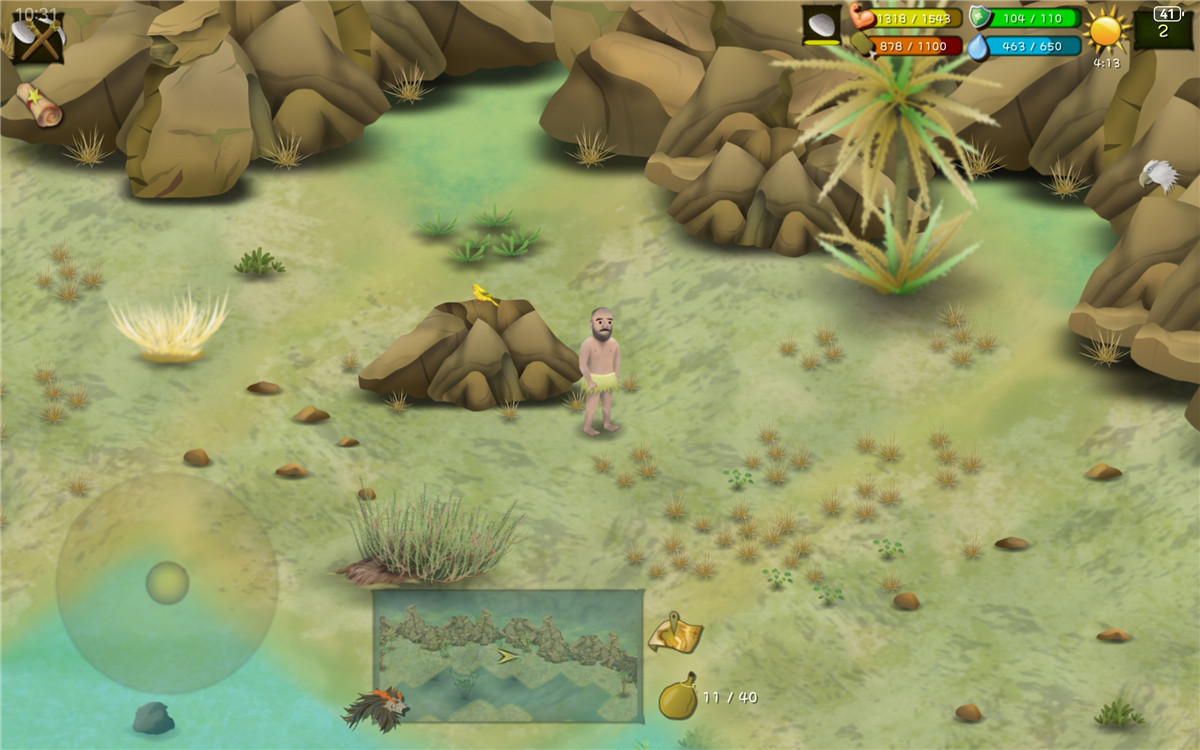The width and height of the screenshot is (1200, 750).
Task: Tap the spiky beast head icon
Action: click(x=378, y=708)
